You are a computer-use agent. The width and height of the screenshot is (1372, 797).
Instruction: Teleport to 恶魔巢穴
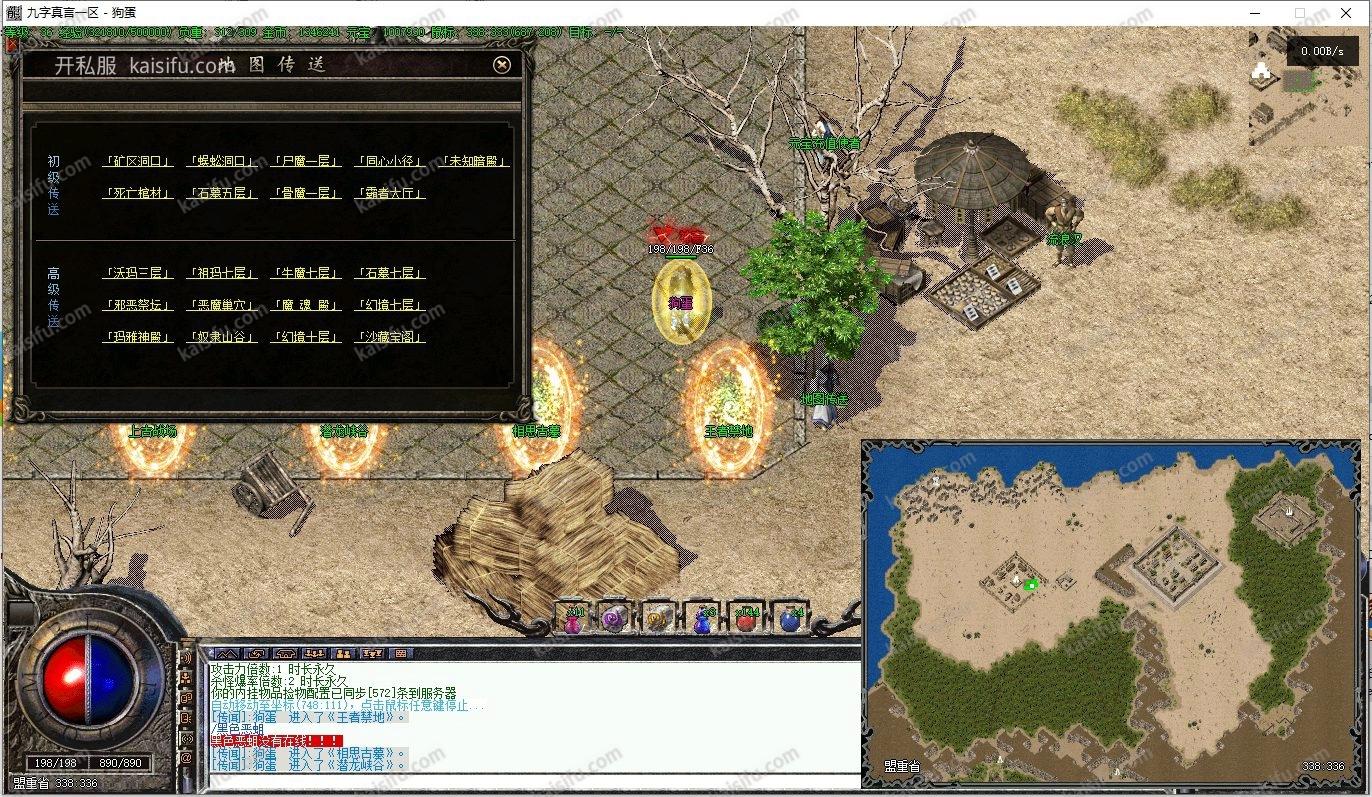click(x=222, y=305)
